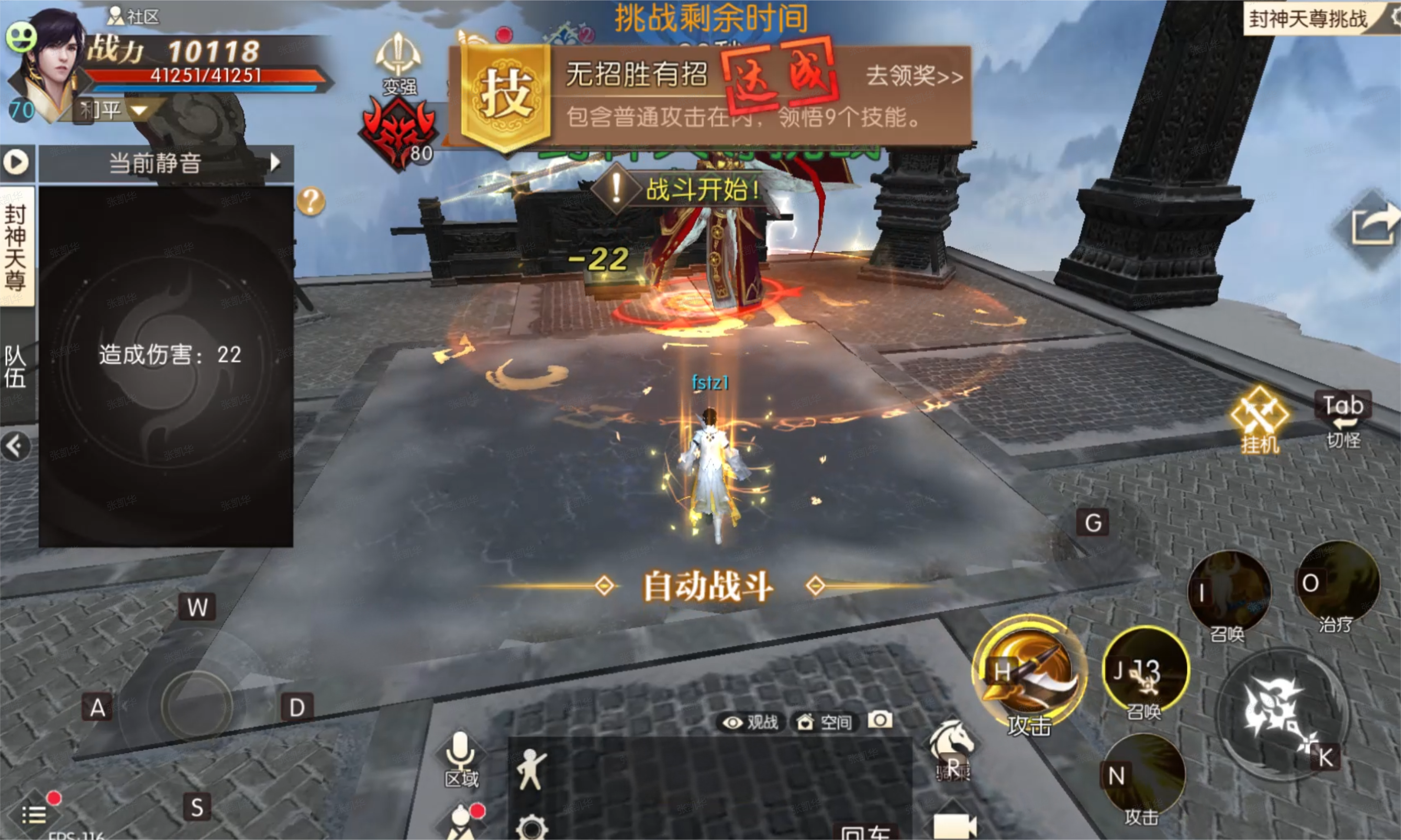The height and width of the screenshot is (840, 1401).
Task: Click the orange question mark help icon
Action: click(x=311, y=201)
